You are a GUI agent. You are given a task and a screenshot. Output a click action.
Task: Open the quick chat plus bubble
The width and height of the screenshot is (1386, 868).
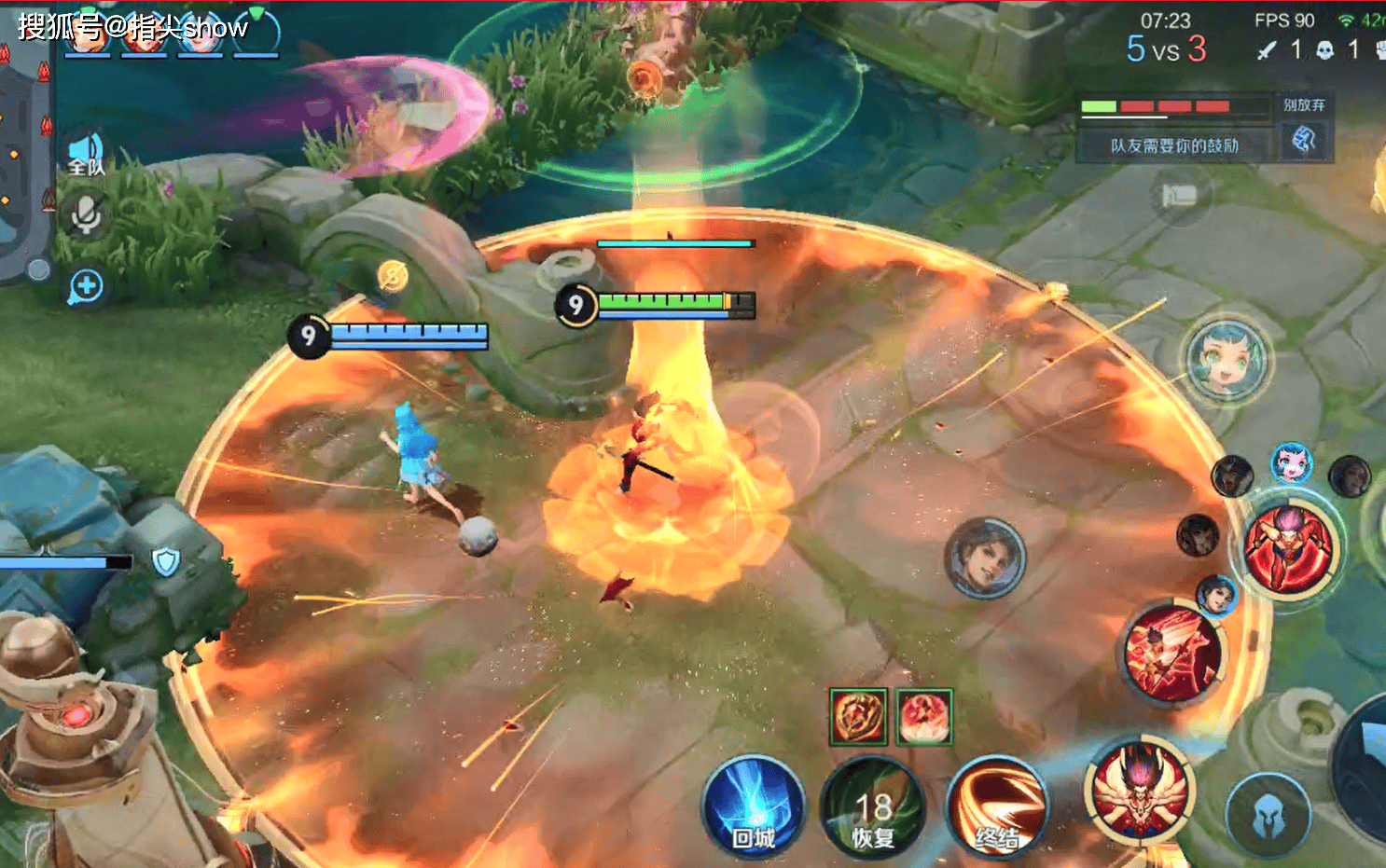(x=86, y=286)
